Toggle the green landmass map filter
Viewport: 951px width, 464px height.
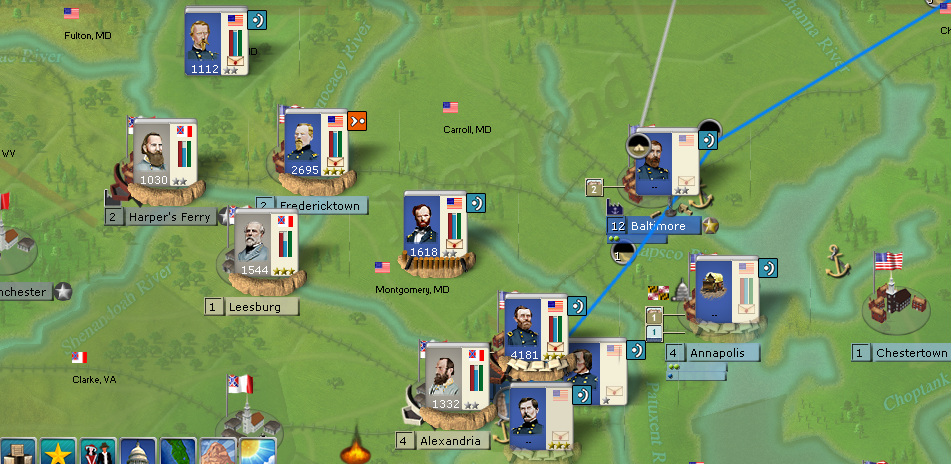(x=177, y=452)
